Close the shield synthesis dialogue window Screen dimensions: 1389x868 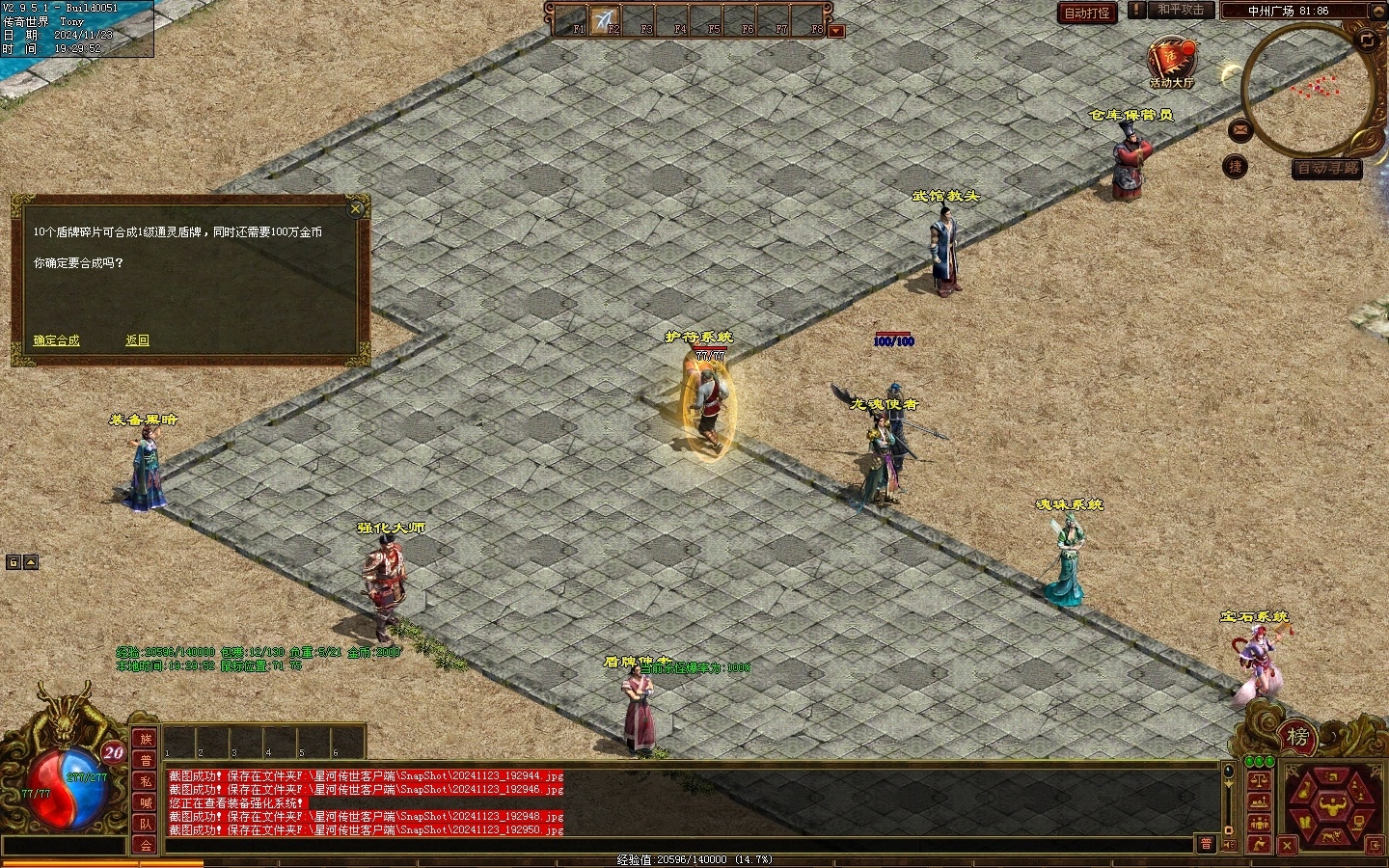[x=356, y=208]
